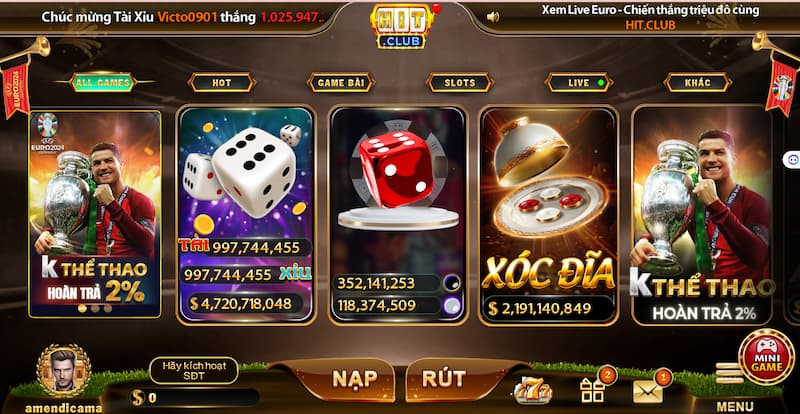
Task: Open the MENU hamburger icon
Action: tap(733, 374)
